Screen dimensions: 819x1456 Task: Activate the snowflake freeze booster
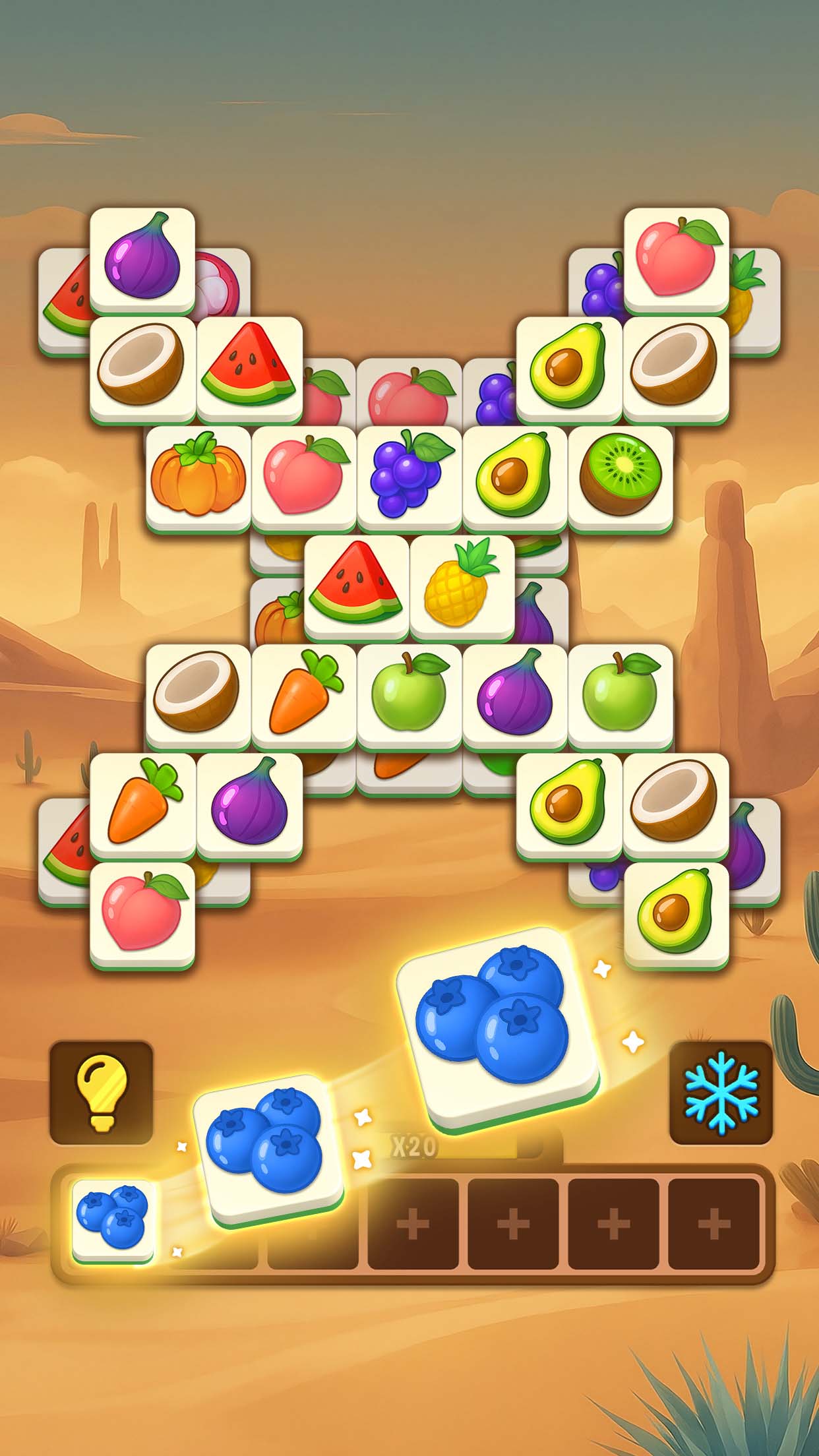click(x=721, y=1092)
